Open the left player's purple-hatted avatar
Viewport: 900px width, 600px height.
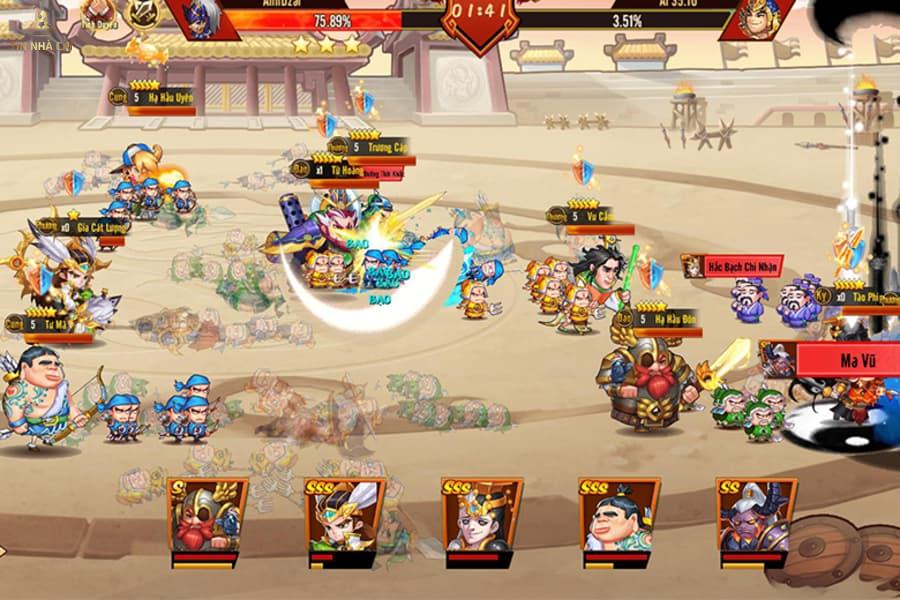point(205,18)
